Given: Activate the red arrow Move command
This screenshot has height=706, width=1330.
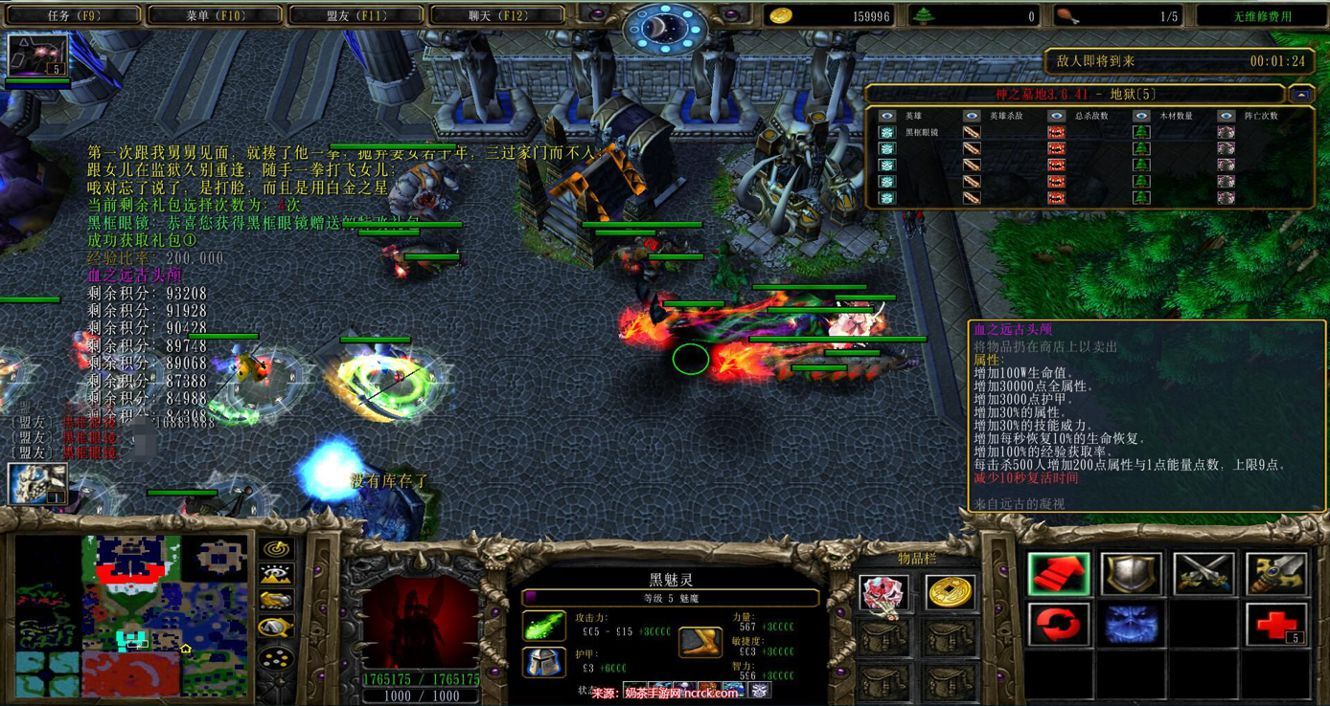Looking at the screenshot, I should click(x=1058, y=574).
